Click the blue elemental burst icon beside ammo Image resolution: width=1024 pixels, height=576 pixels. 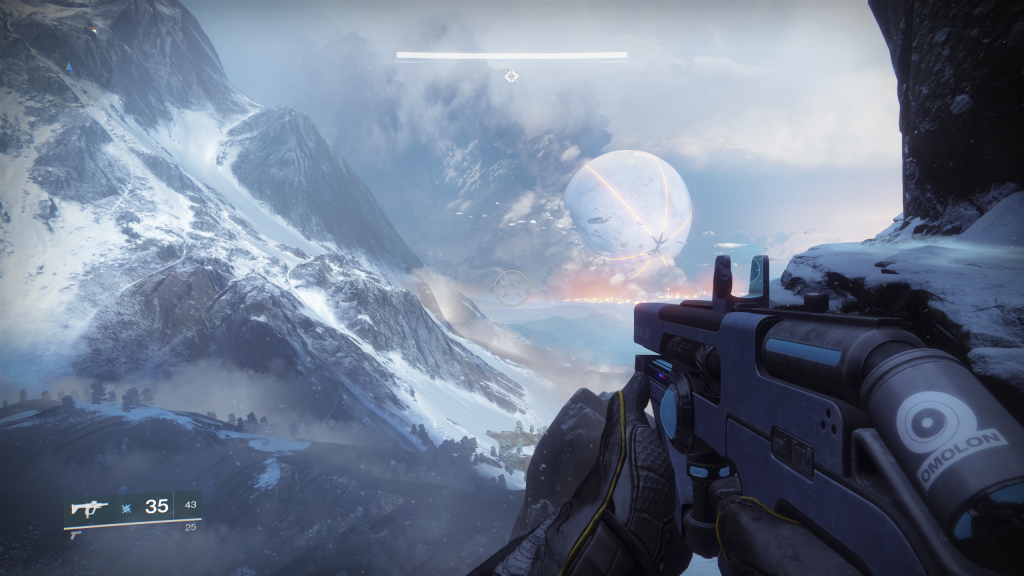(127, 507)
